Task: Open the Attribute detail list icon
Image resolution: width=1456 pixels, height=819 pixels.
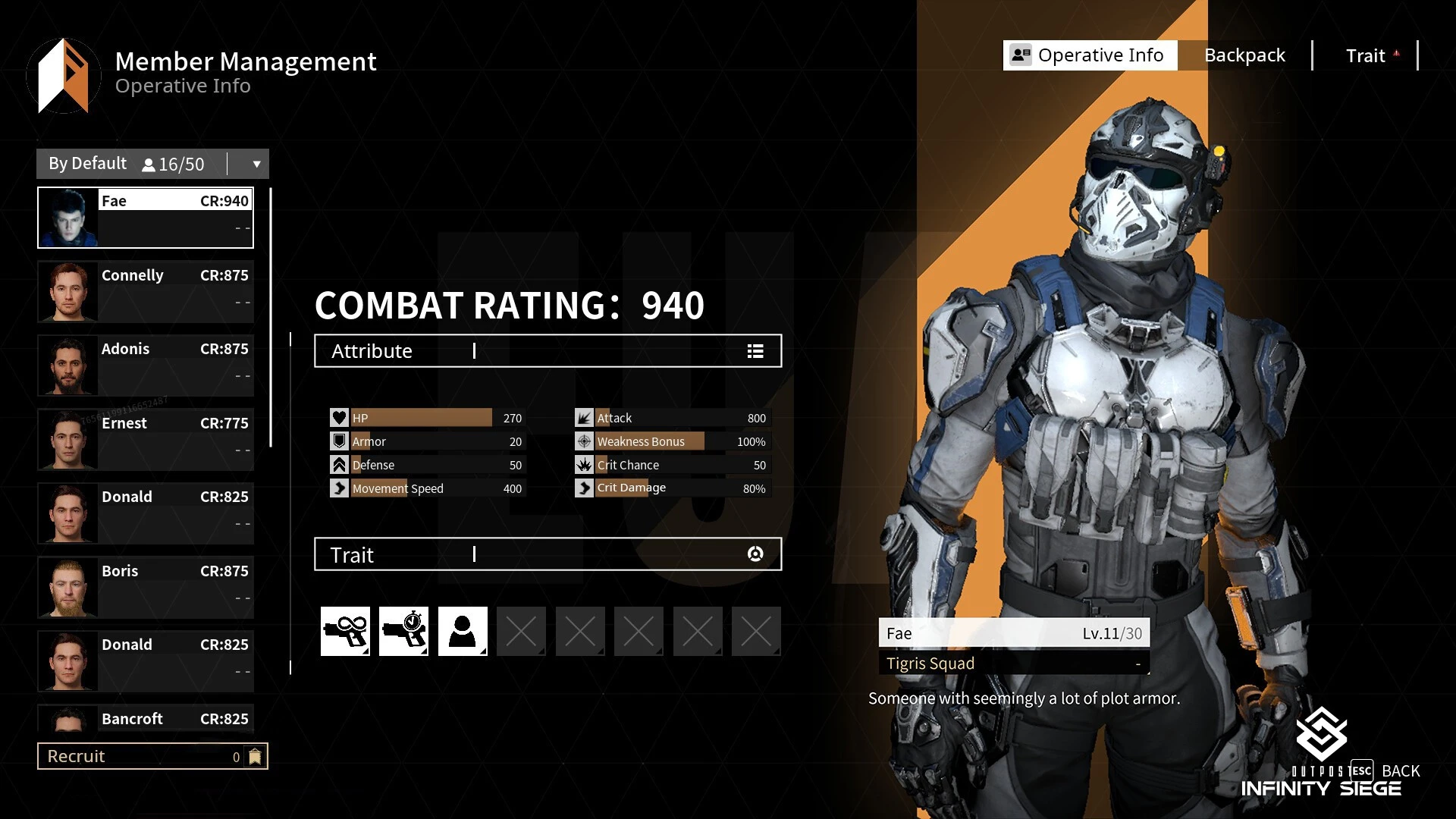Action: [x=755, y=351]
